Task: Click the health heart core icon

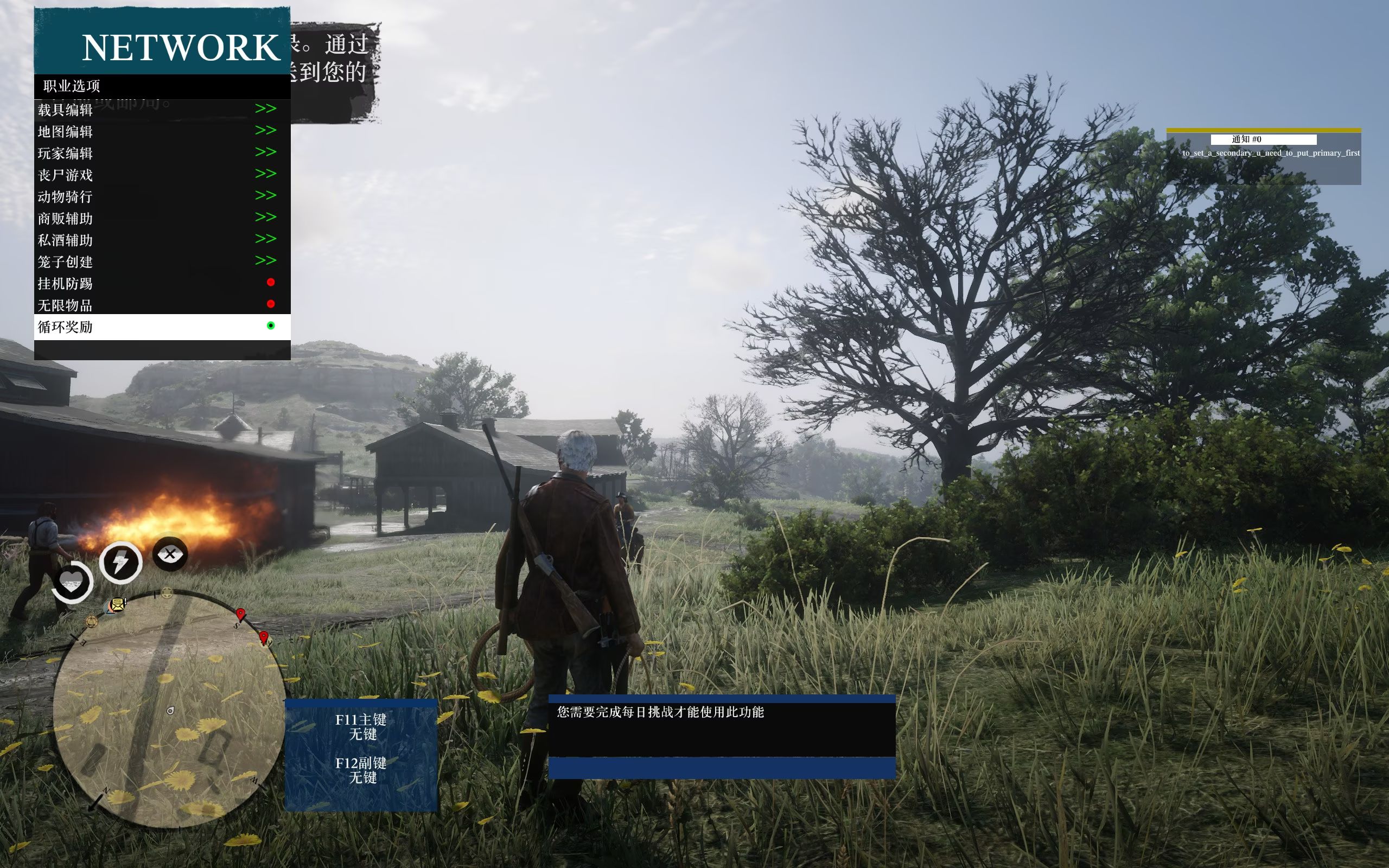Action: pos(72,582)
